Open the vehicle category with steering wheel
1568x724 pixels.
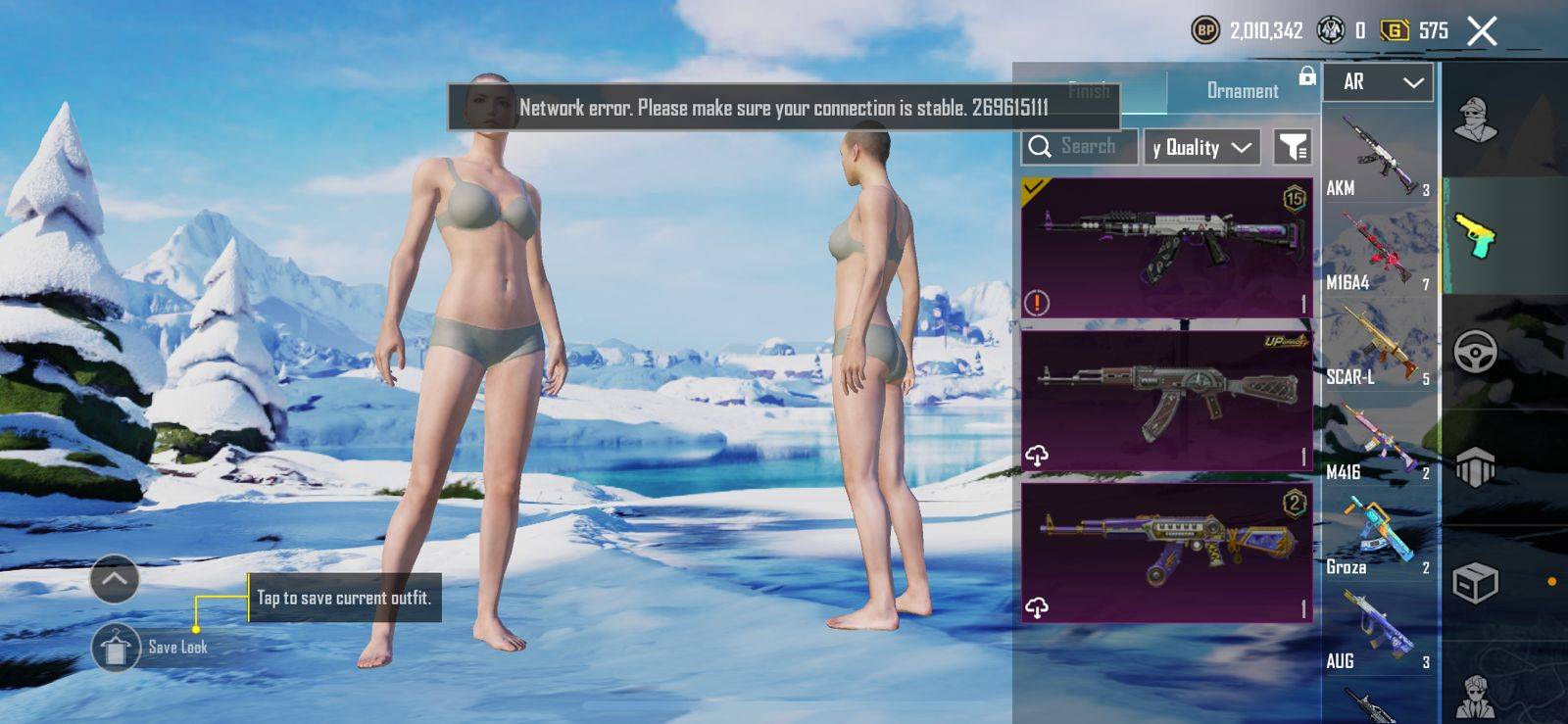(1475, 352)
